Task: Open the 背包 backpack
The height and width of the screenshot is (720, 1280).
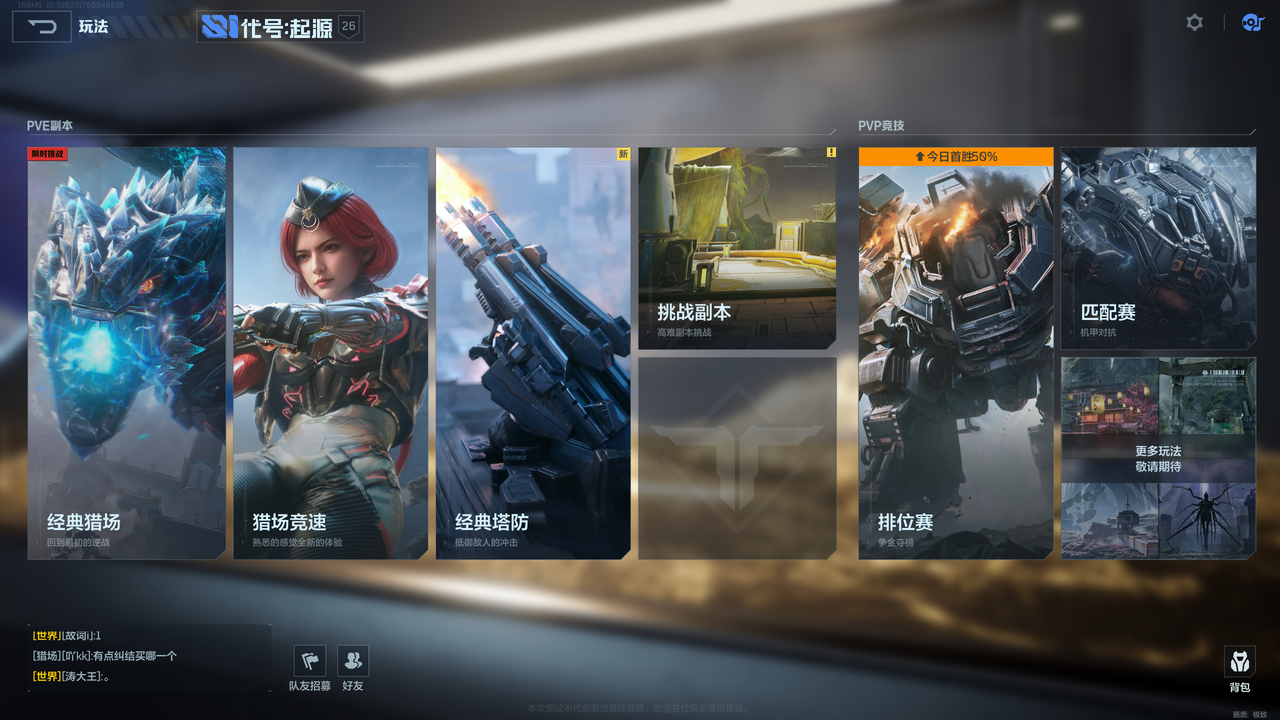Action: coord(1240,669)
